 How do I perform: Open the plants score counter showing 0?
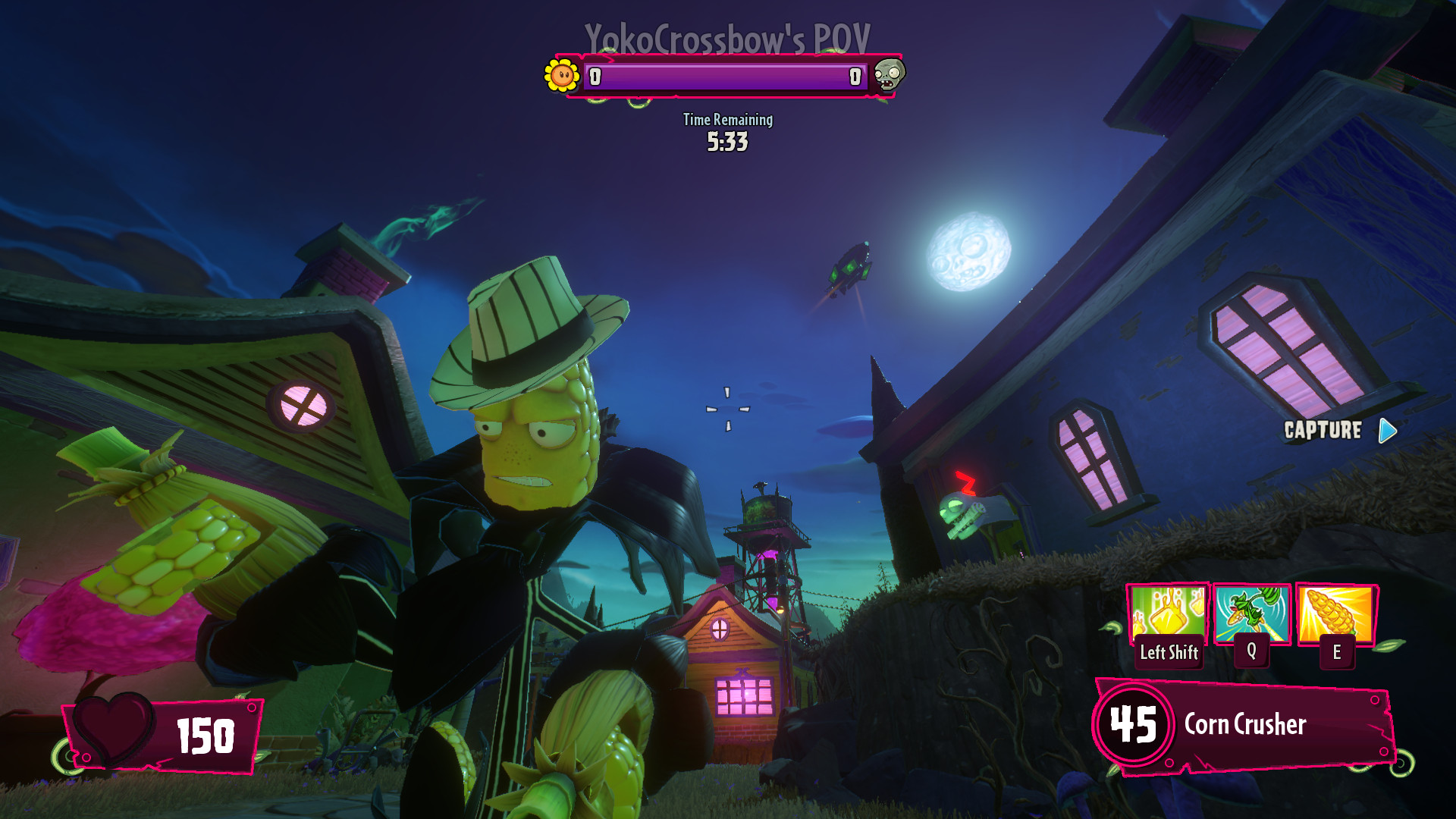(x=596, y=76)
